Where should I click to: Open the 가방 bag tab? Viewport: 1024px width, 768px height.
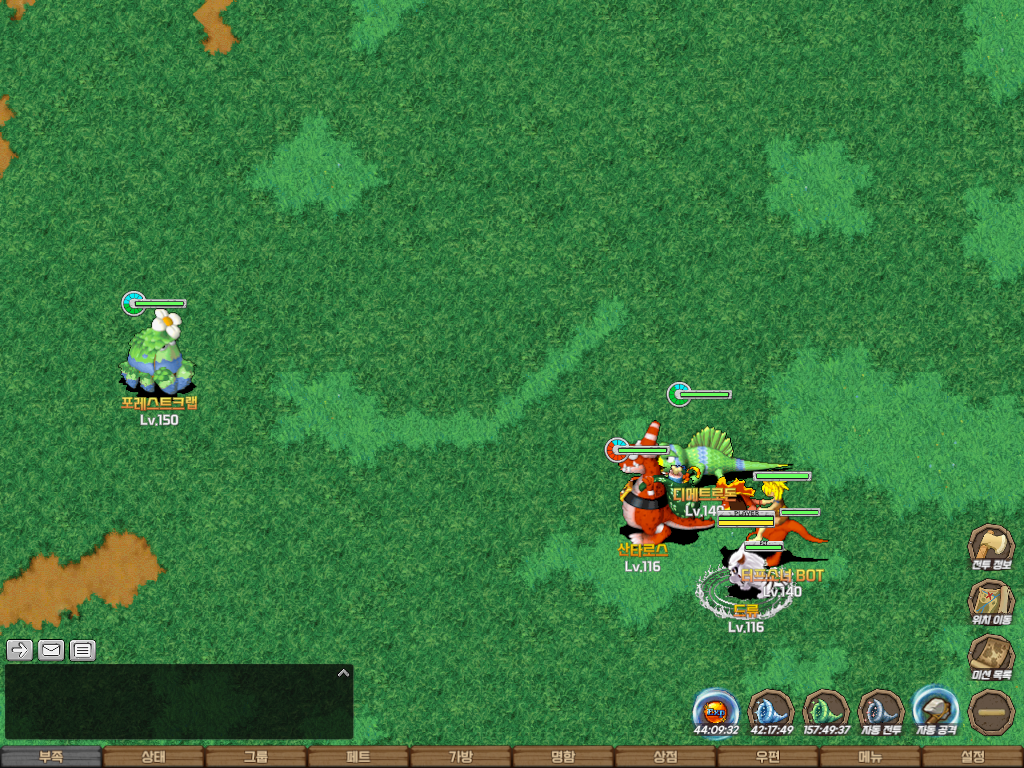coord(460,757)
